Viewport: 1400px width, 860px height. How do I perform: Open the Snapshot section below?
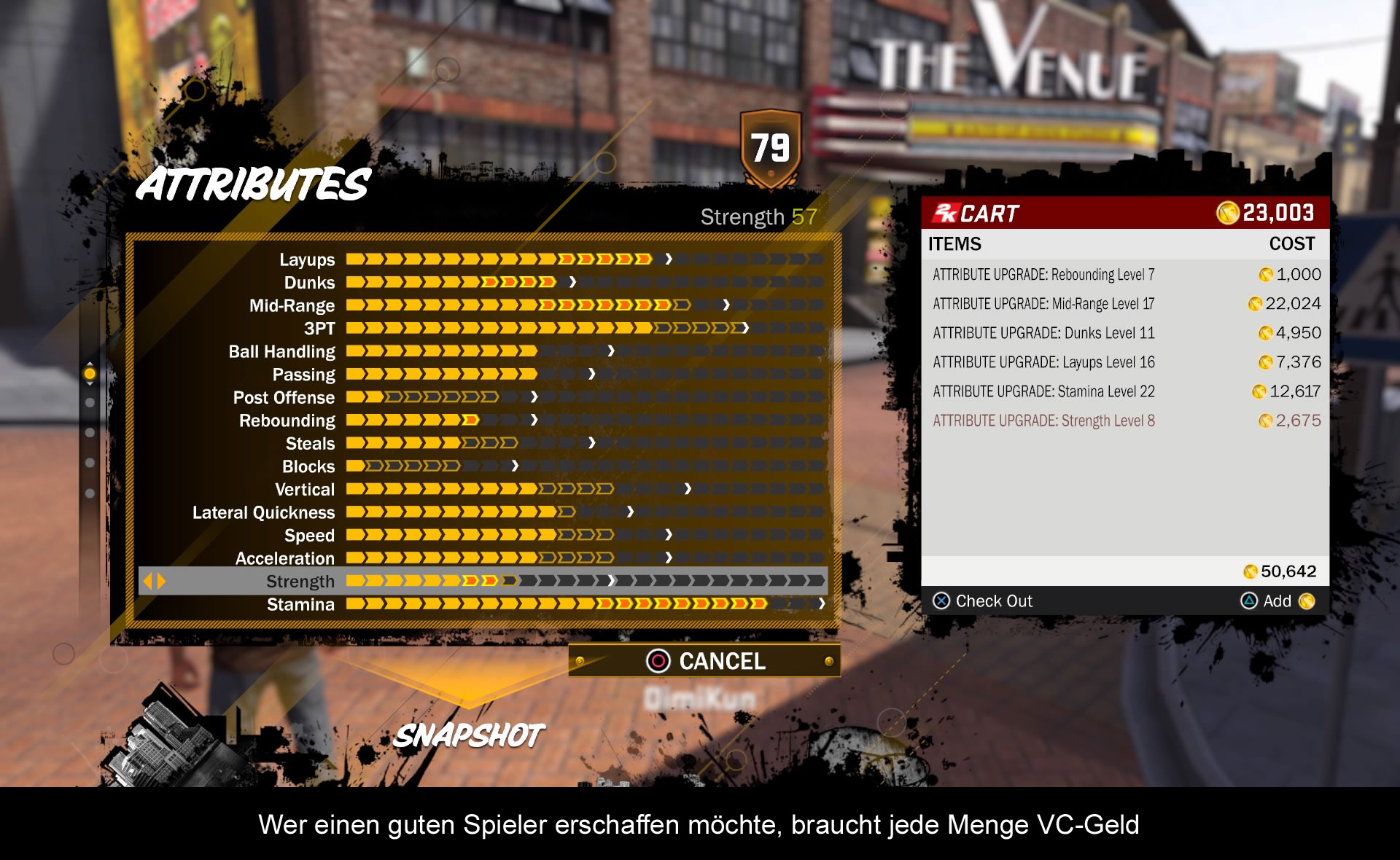pyautogui.click(x=469, y=735)
